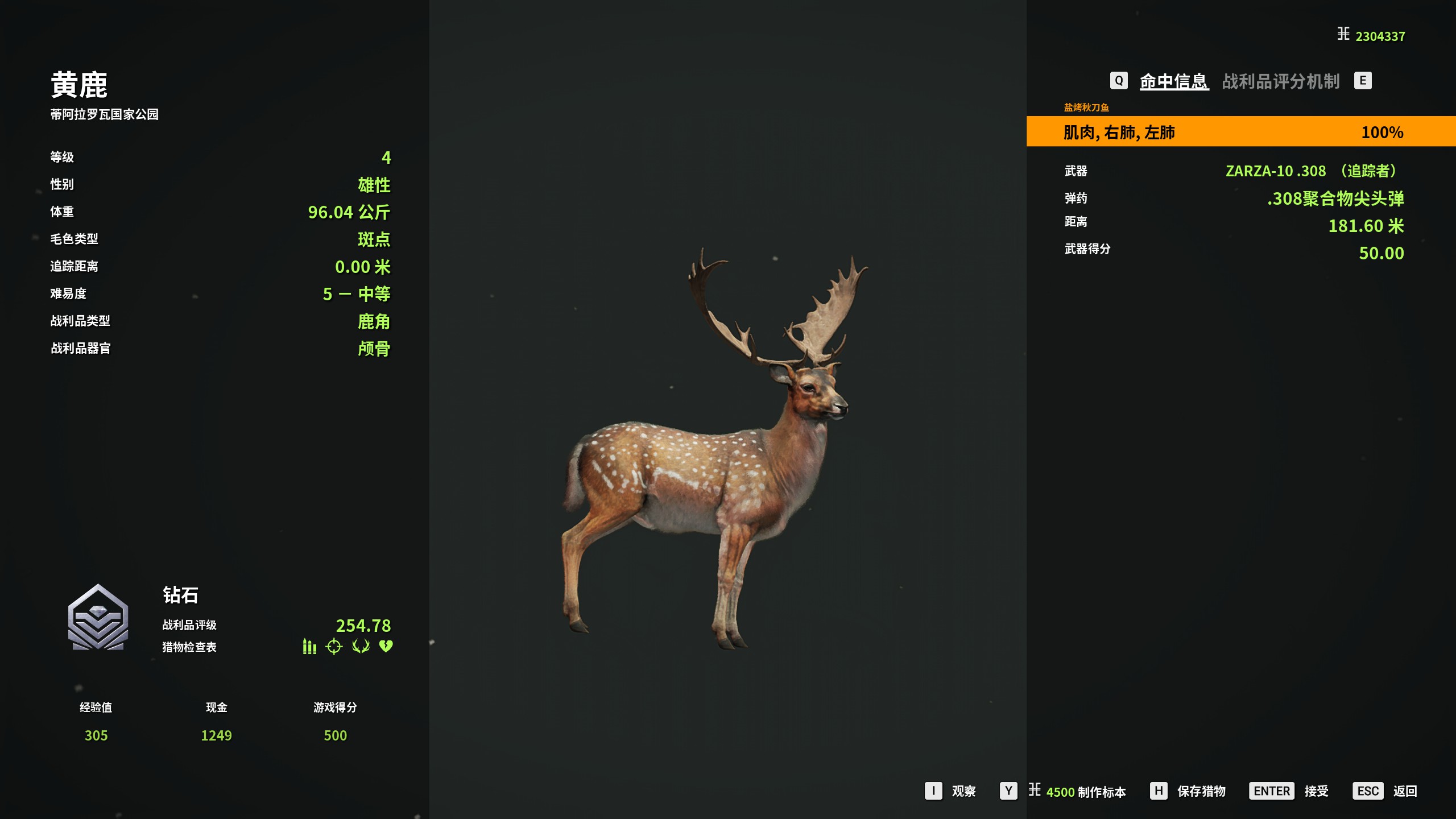Screen dimensions: 1456x819
Task: Select the 命中信息 tab
Action: pyautogui.click(x=1173, y=81)
